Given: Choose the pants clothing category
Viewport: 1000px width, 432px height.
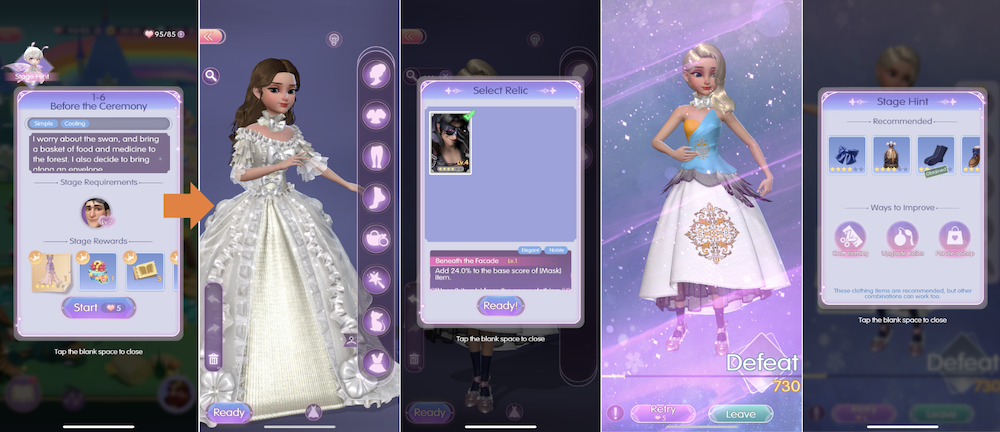Looking at the screenshot, I should pos(376,159).
